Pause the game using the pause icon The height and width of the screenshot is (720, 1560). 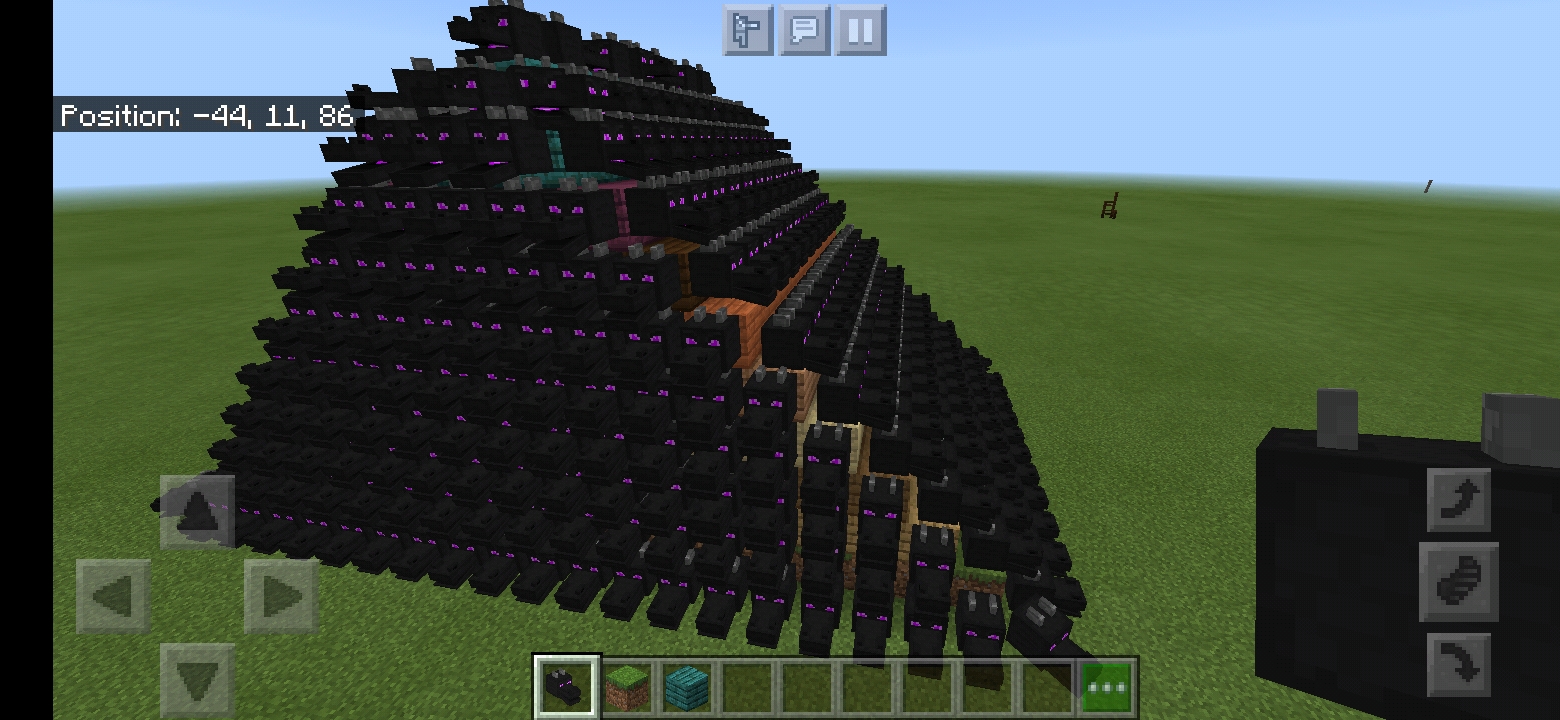(x=858, y=30)
